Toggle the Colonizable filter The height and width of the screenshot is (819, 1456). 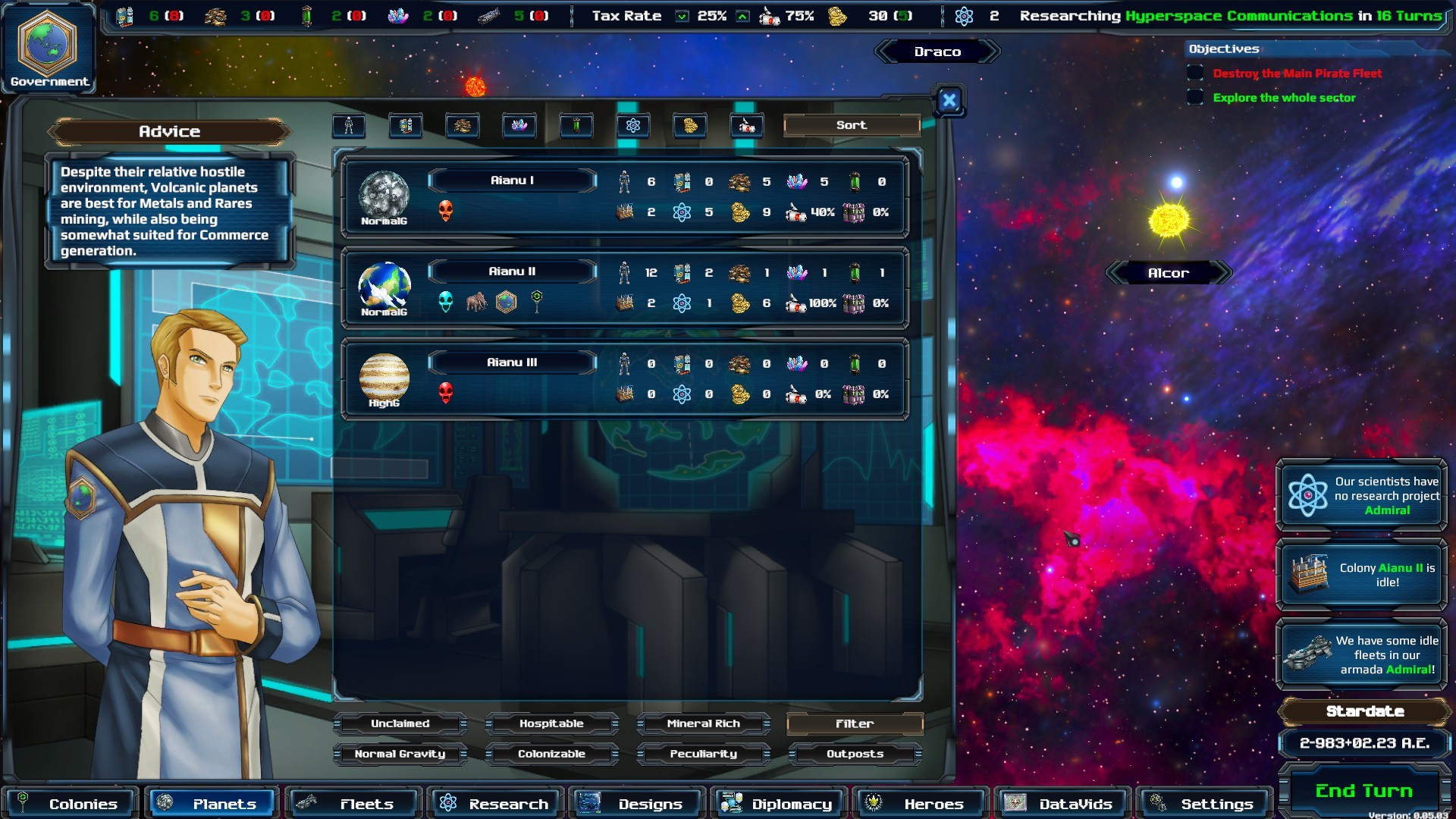551,754
